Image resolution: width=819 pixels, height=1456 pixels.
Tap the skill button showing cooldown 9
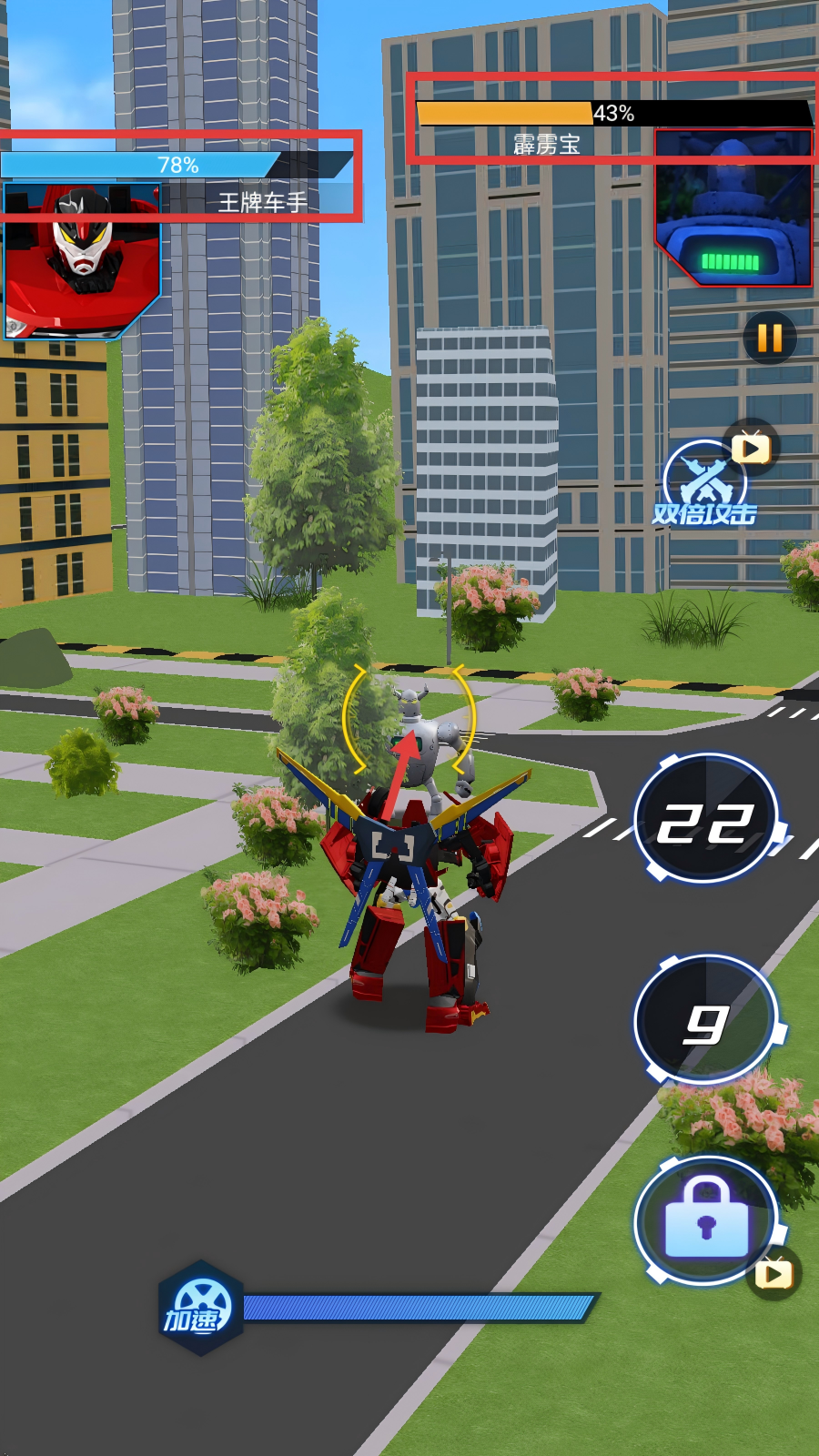(706, 1020)
